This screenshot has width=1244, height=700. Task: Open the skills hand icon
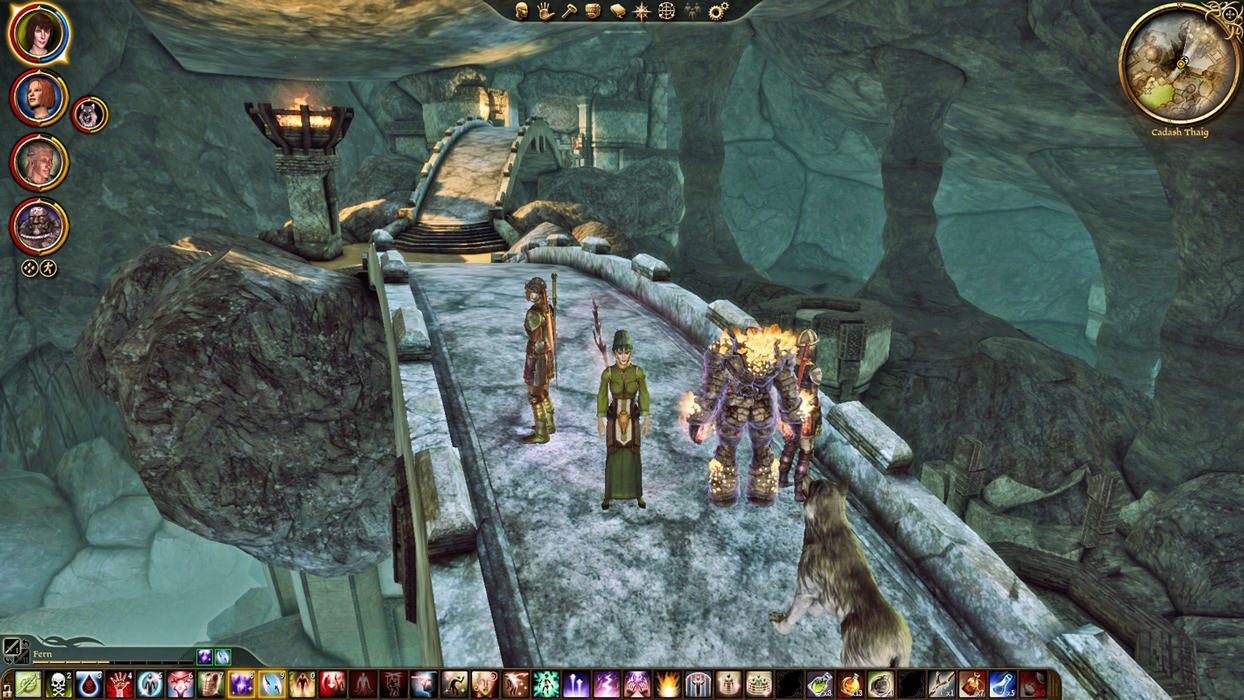point(545,11)
